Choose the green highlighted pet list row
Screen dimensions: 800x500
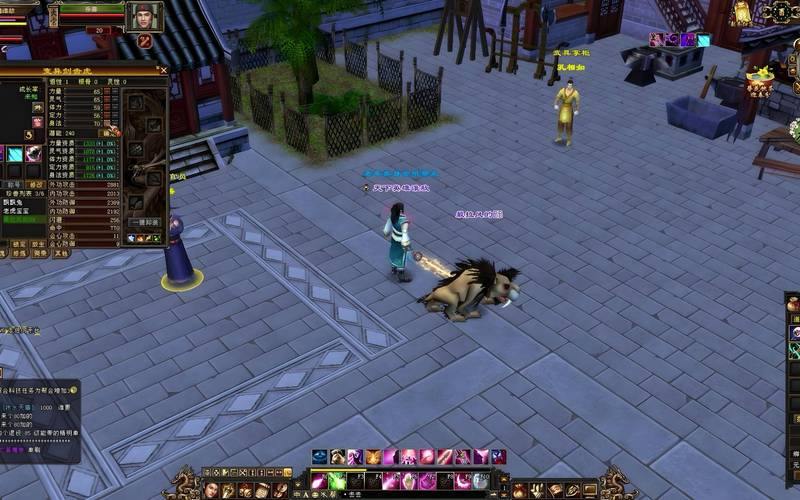tap(22, 219)
